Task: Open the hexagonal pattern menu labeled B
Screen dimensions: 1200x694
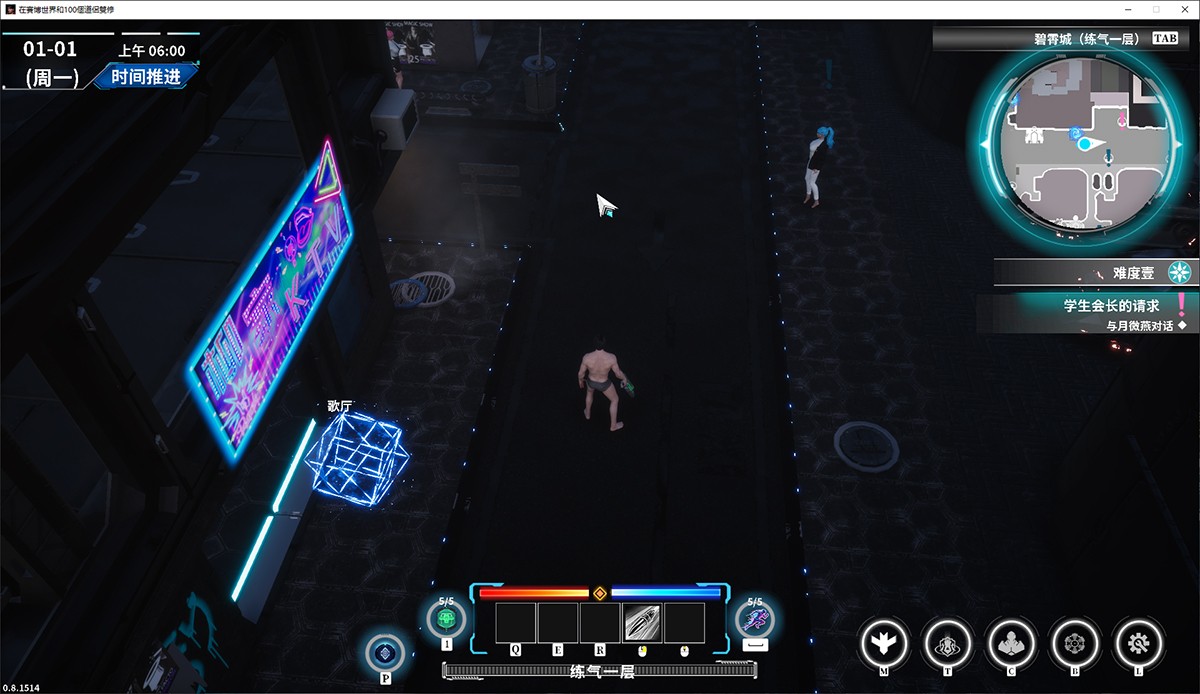Action: (x=1075, y=642)
